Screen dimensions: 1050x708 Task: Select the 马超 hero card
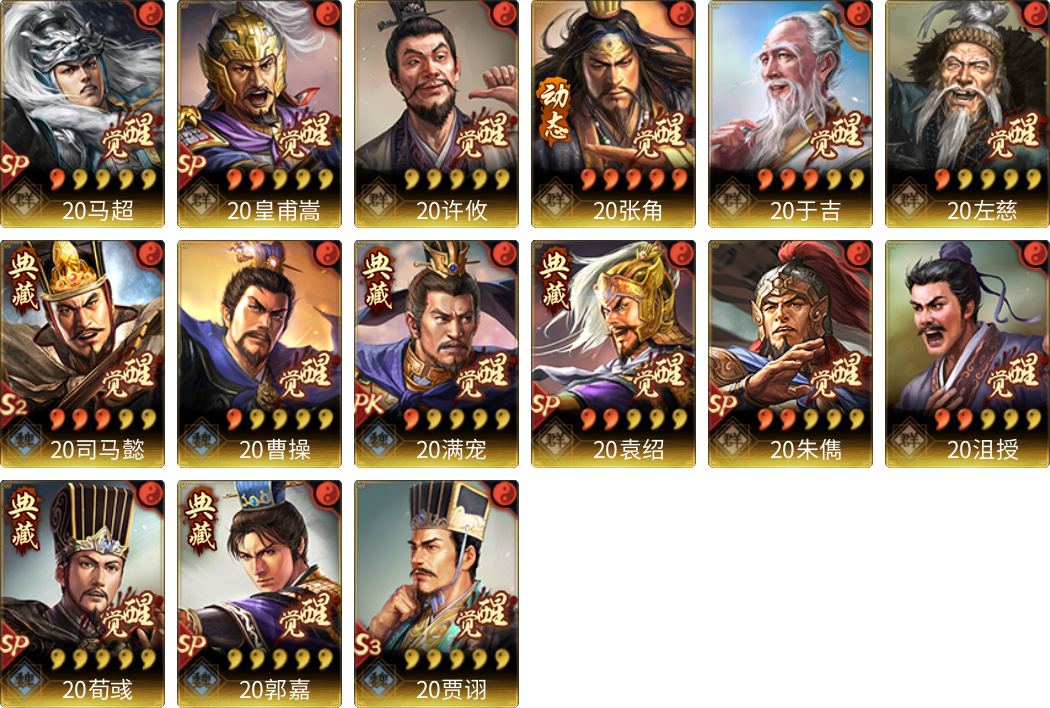(x=82, y=113)
